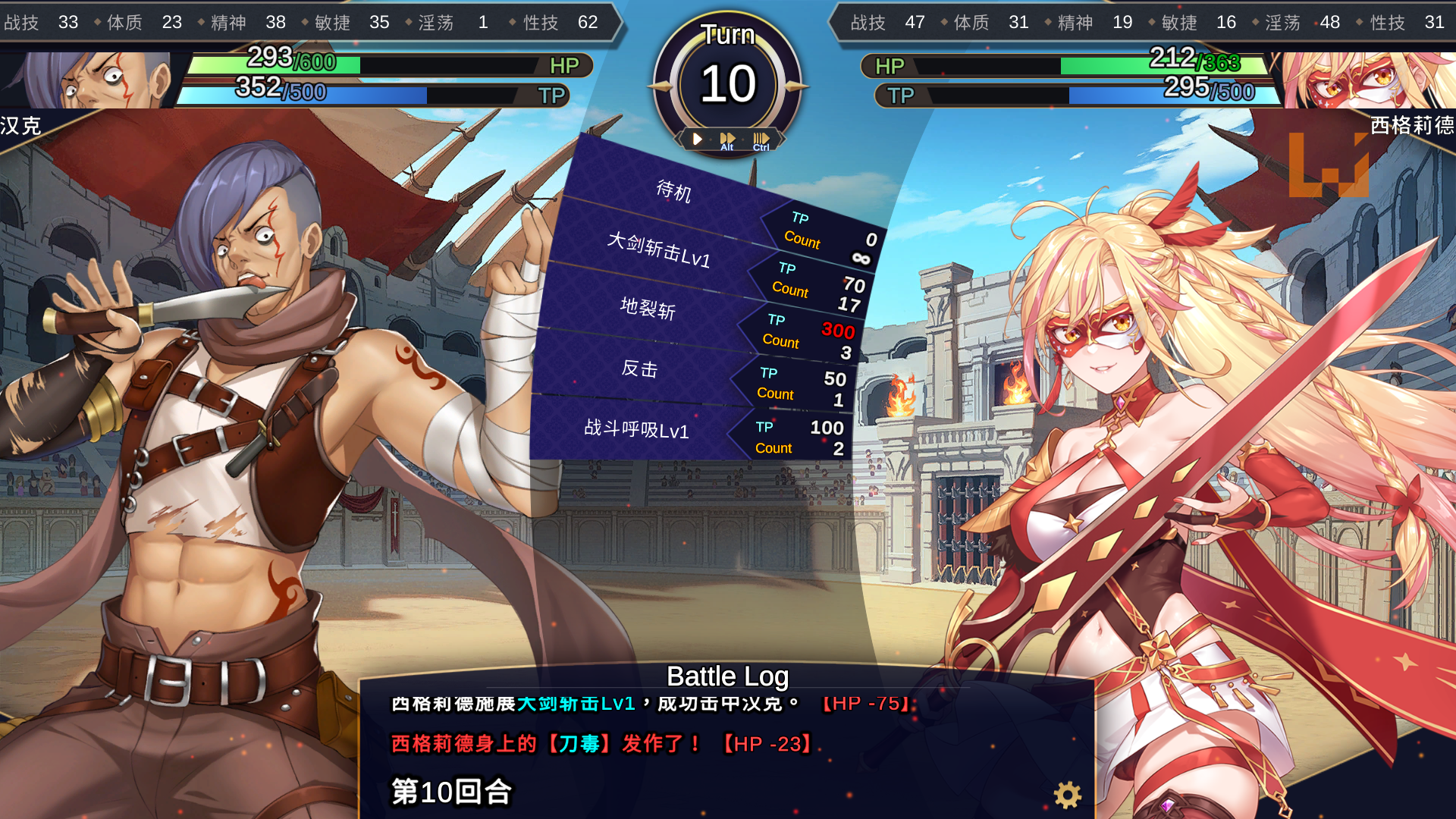The height and width of the screenshot is (819, 1456).
Task: Choose the 反击 counter skill
Action: (x=639, y=369)
